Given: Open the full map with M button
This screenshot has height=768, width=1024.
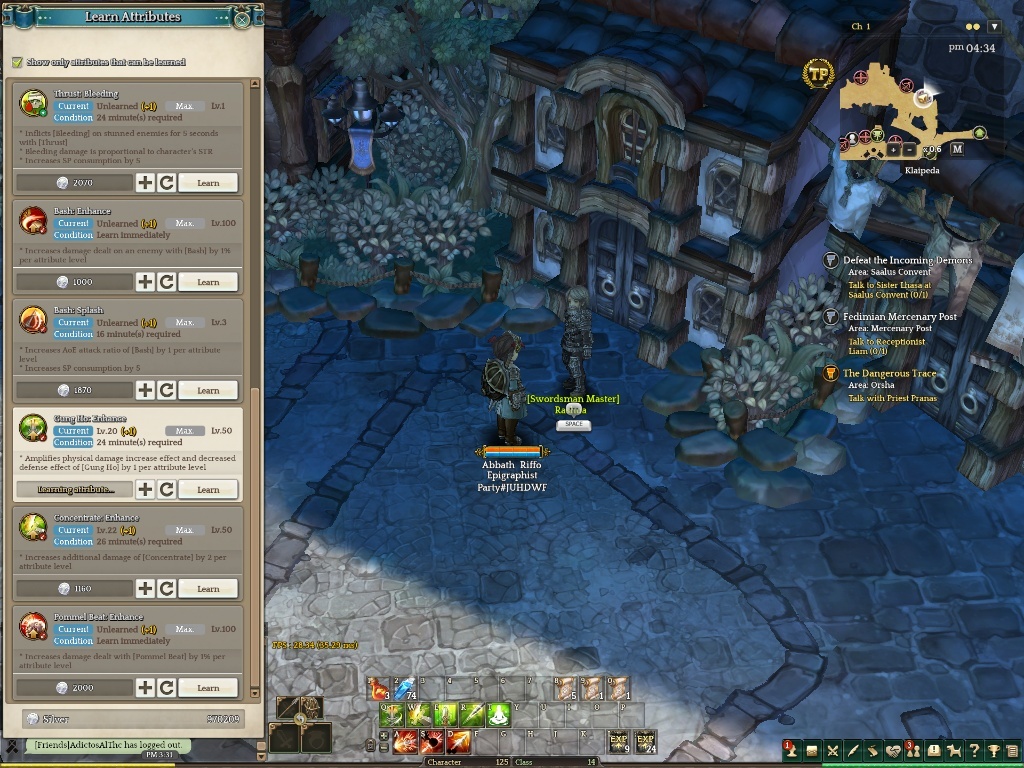Looking at the screenshot, I should click(957, 149).
